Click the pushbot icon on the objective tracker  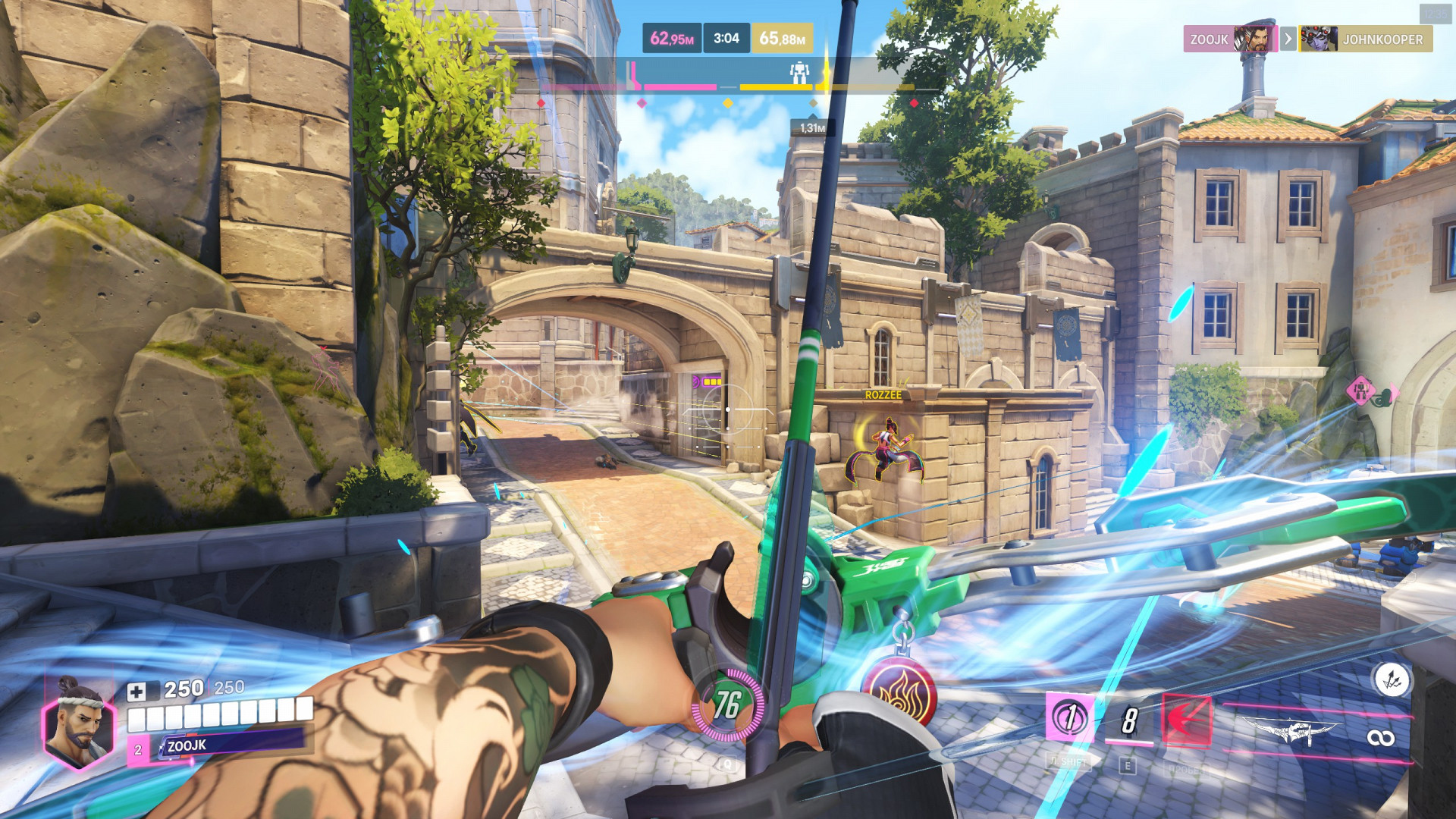click(x=799, y=73)
